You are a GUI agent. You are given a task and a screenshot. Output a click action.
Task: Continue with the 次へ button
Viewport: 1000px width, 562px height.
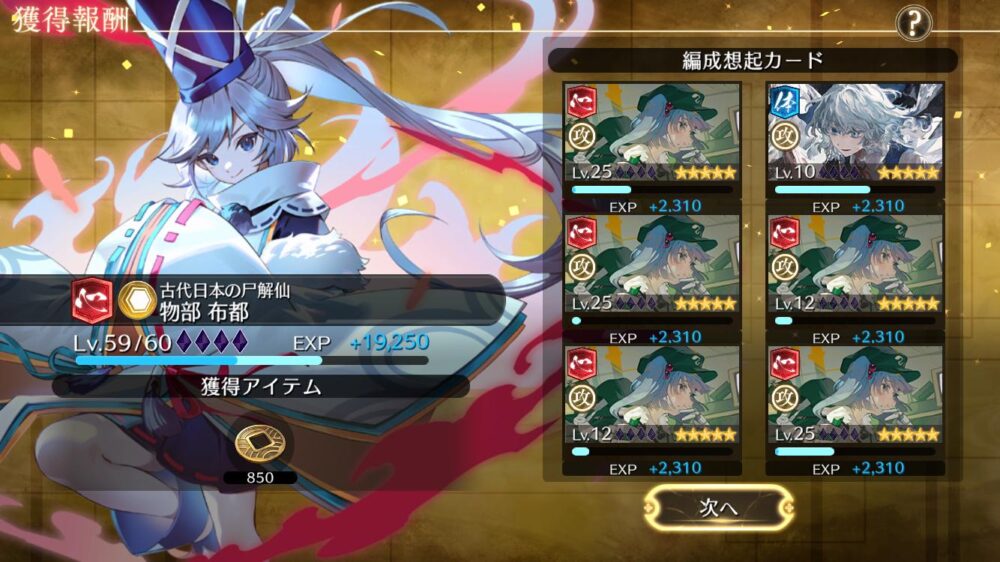(x=718, y=507)
